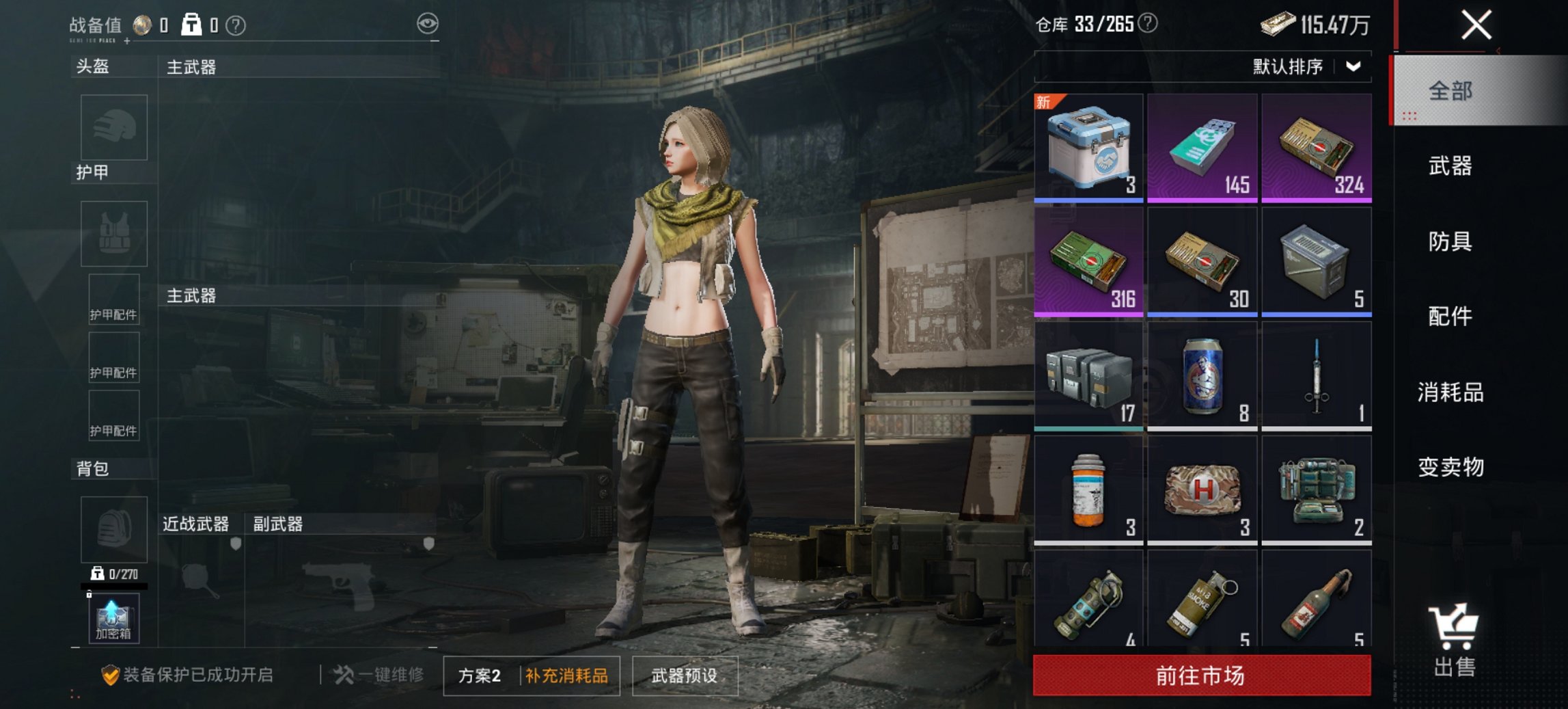
Task: Select the helmet slot icon
Action: 113,127
